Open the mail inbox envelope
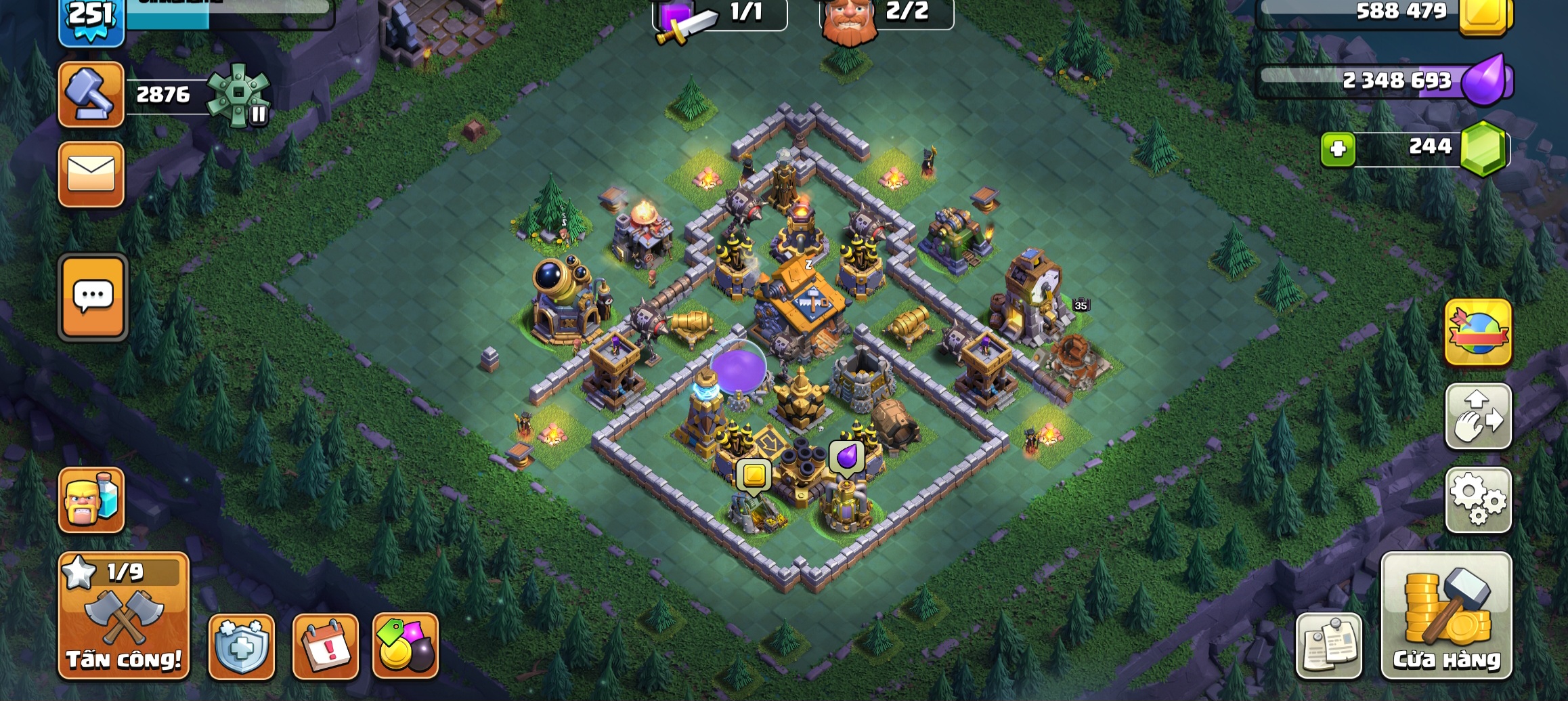1568x701 pixels. [91, 174]
